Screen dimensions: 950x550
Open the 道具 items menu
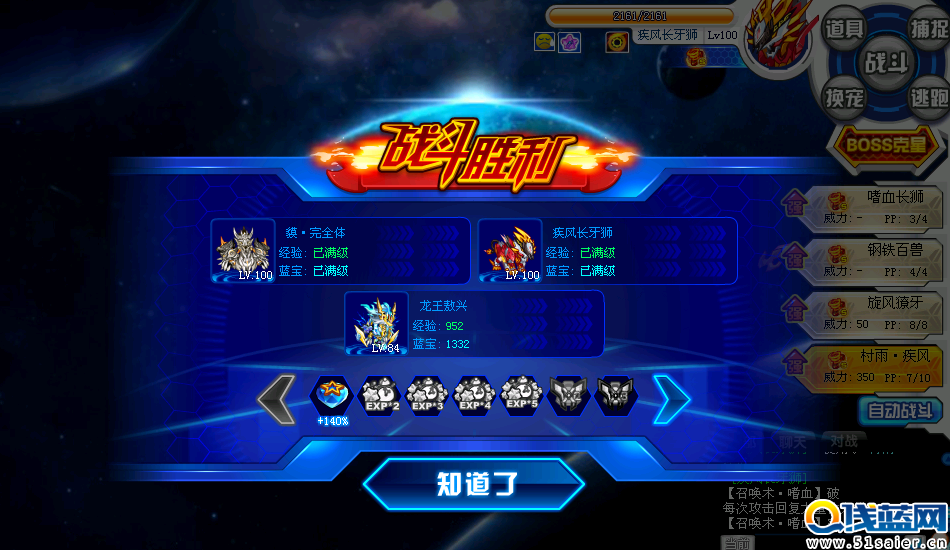coord(843,29)
